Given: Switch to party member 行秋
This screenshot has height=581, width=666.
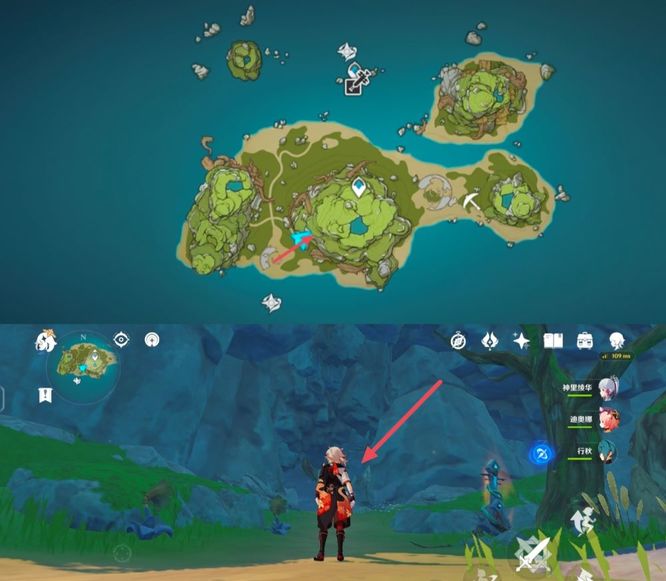Looking at the screenshot, I should pyautogui.click(x=609, y=452).
